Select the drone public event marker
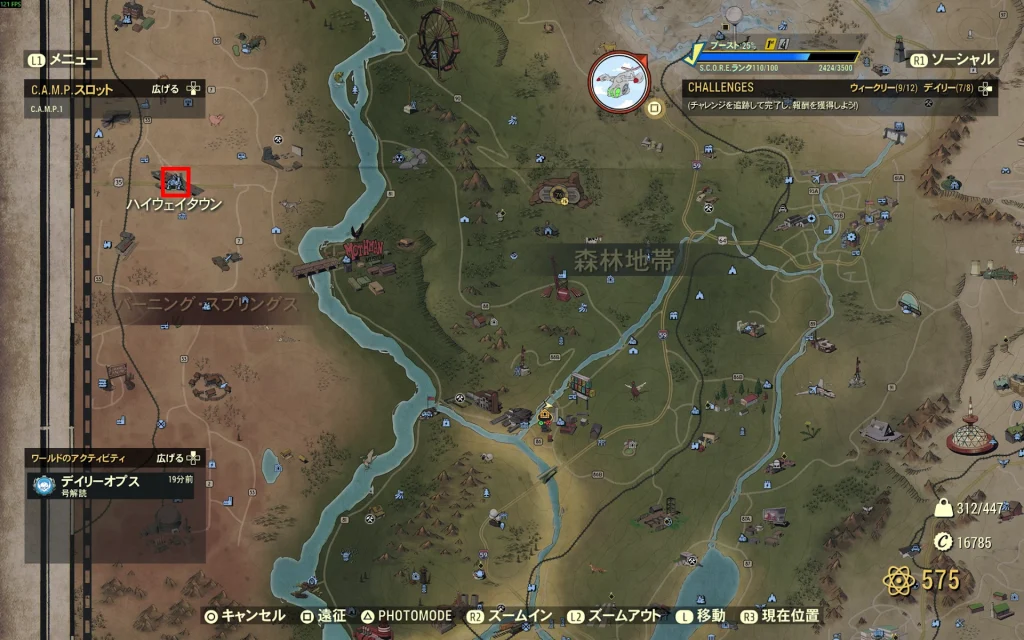The height and width of the screenshot is (640, 1024). [x=616, y=78]
